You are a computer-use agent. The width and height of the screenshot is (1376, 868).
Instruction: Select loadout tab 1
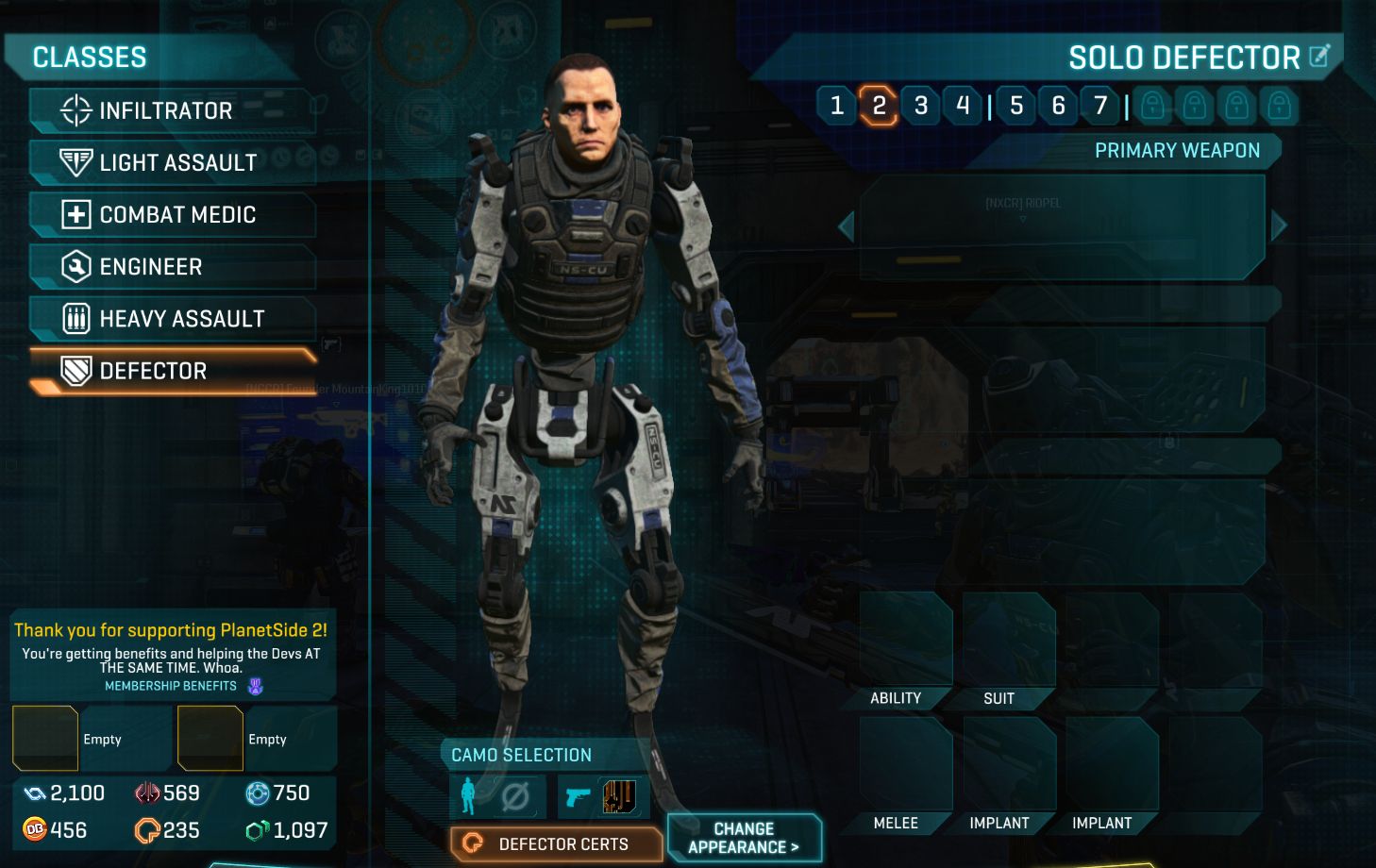[x=836, y=107]
